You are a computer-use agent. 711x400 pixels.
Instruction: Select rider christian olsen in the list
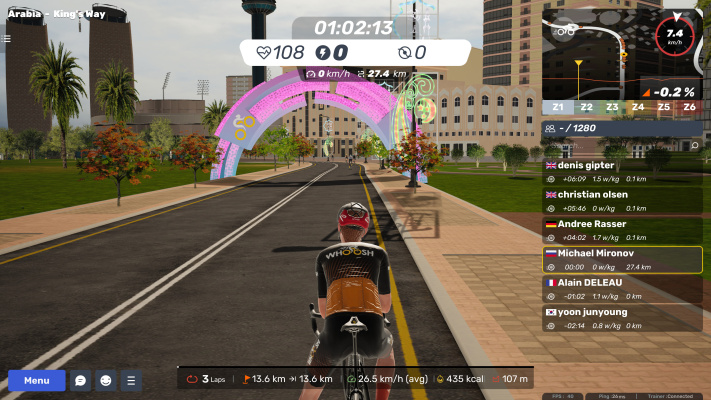[621, 200]
